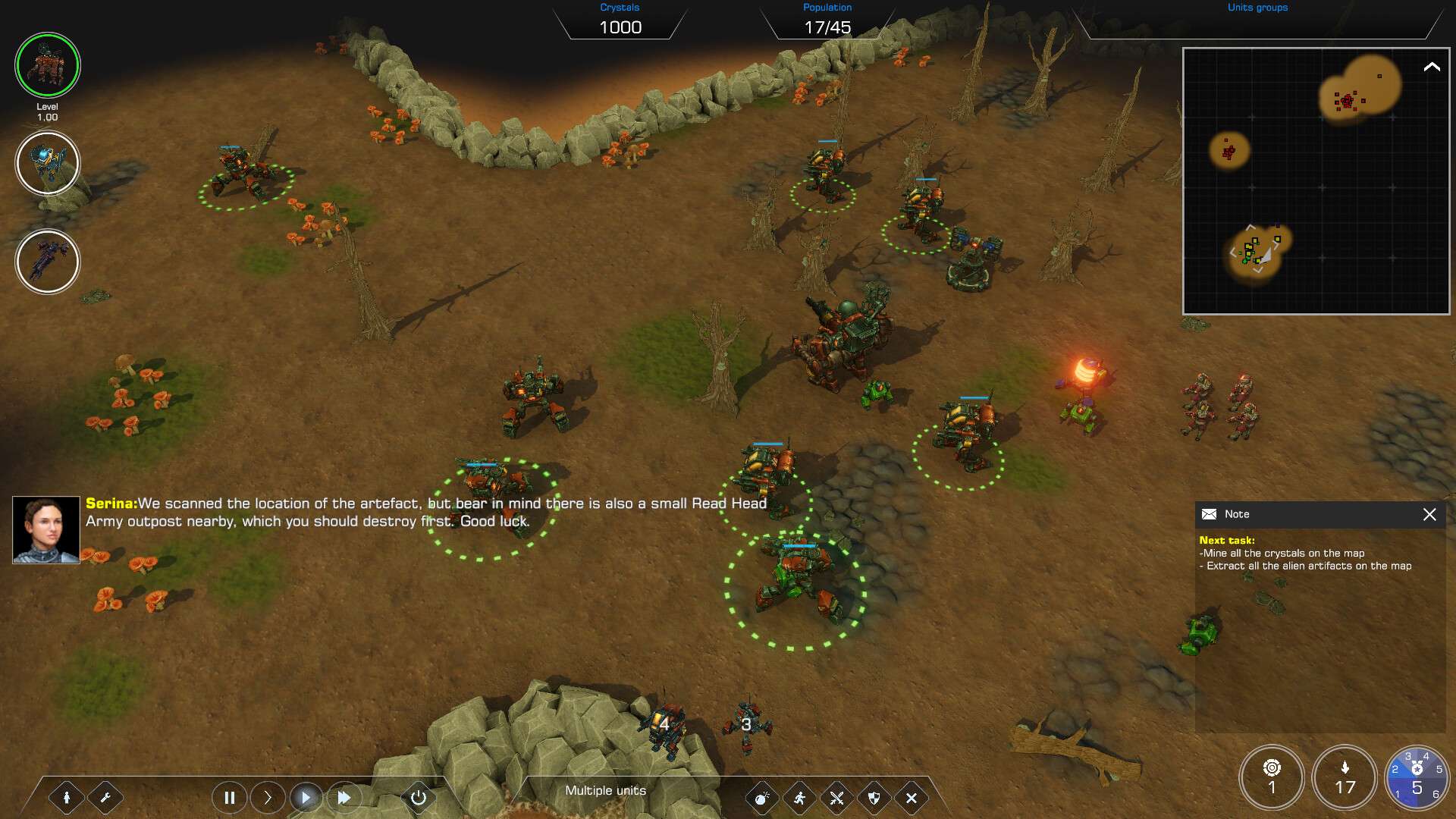
Task: Enable defensive stance with the shield icon
Action: coord(873,798)
